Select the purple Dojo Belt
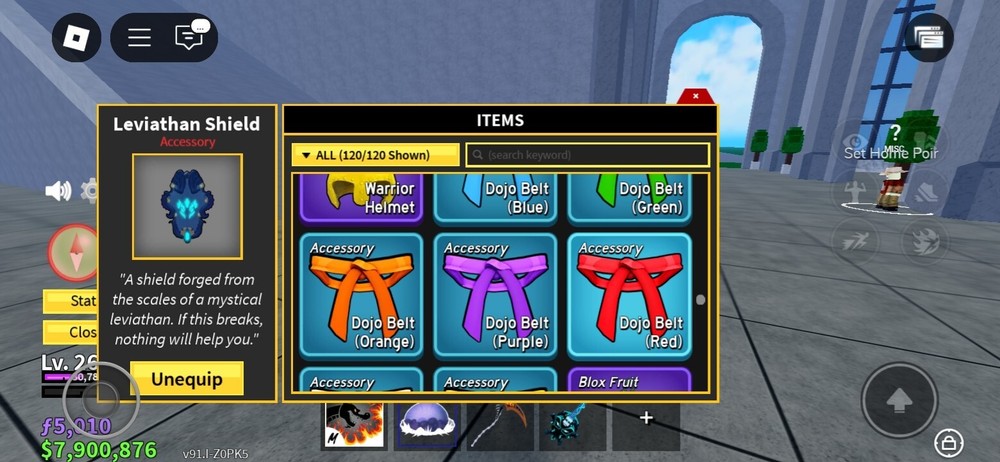The image size is (1000, 462). point(495,296)
